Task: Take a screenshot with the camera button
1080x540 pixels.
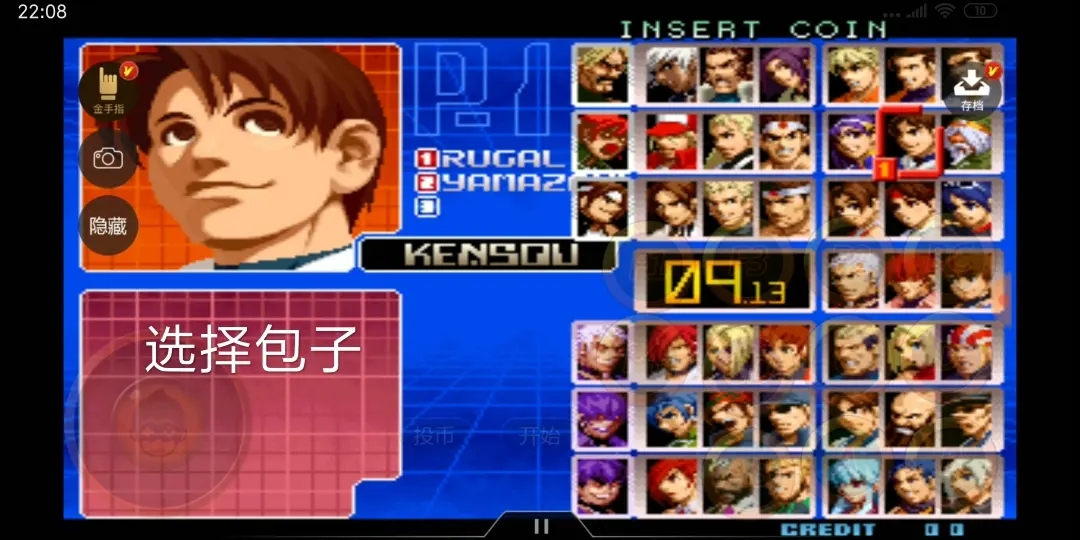Action: (108, 158)
